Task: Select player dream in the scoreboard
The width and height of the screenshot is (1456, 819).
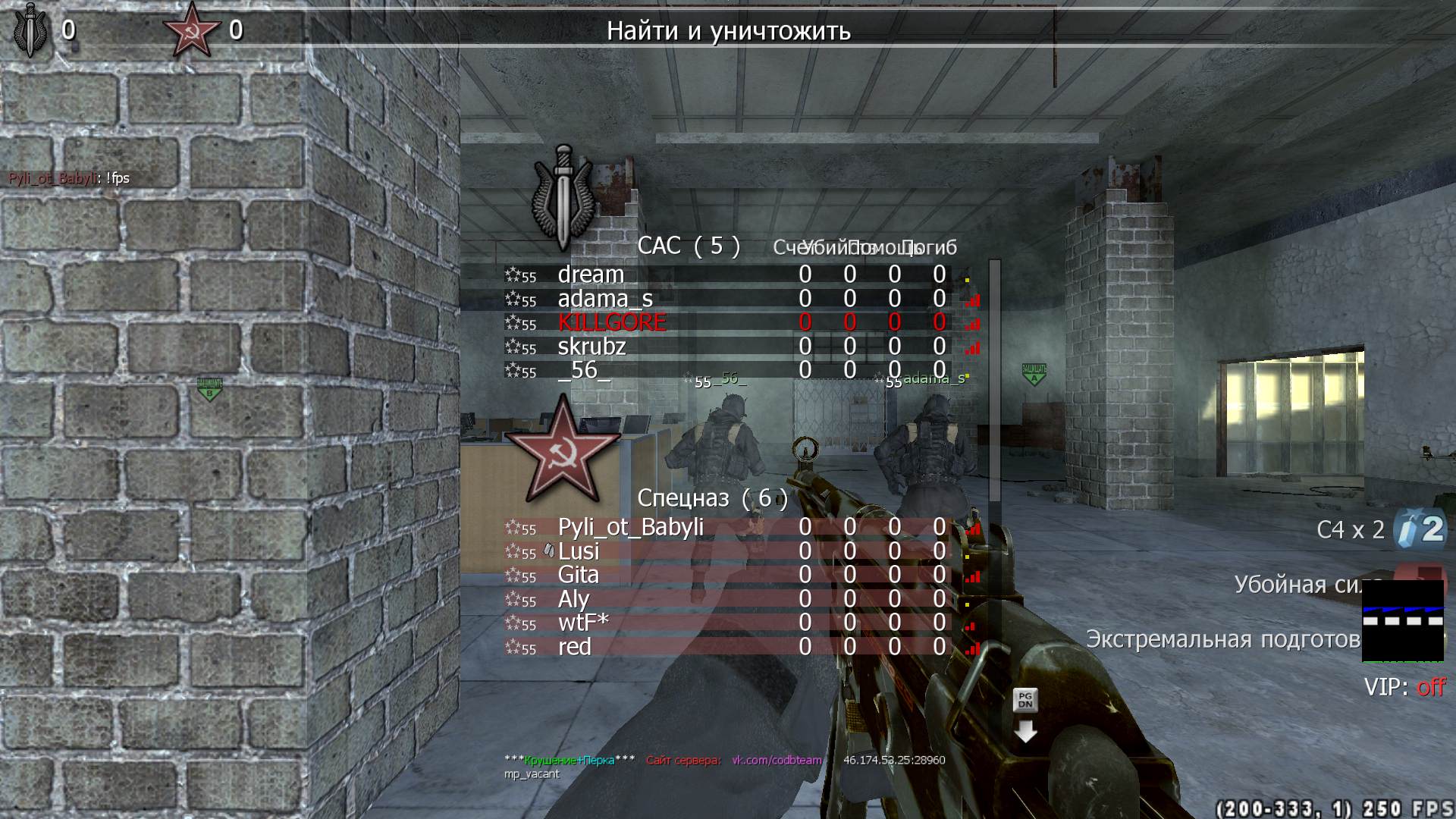Action: click(x=591, y=275)
